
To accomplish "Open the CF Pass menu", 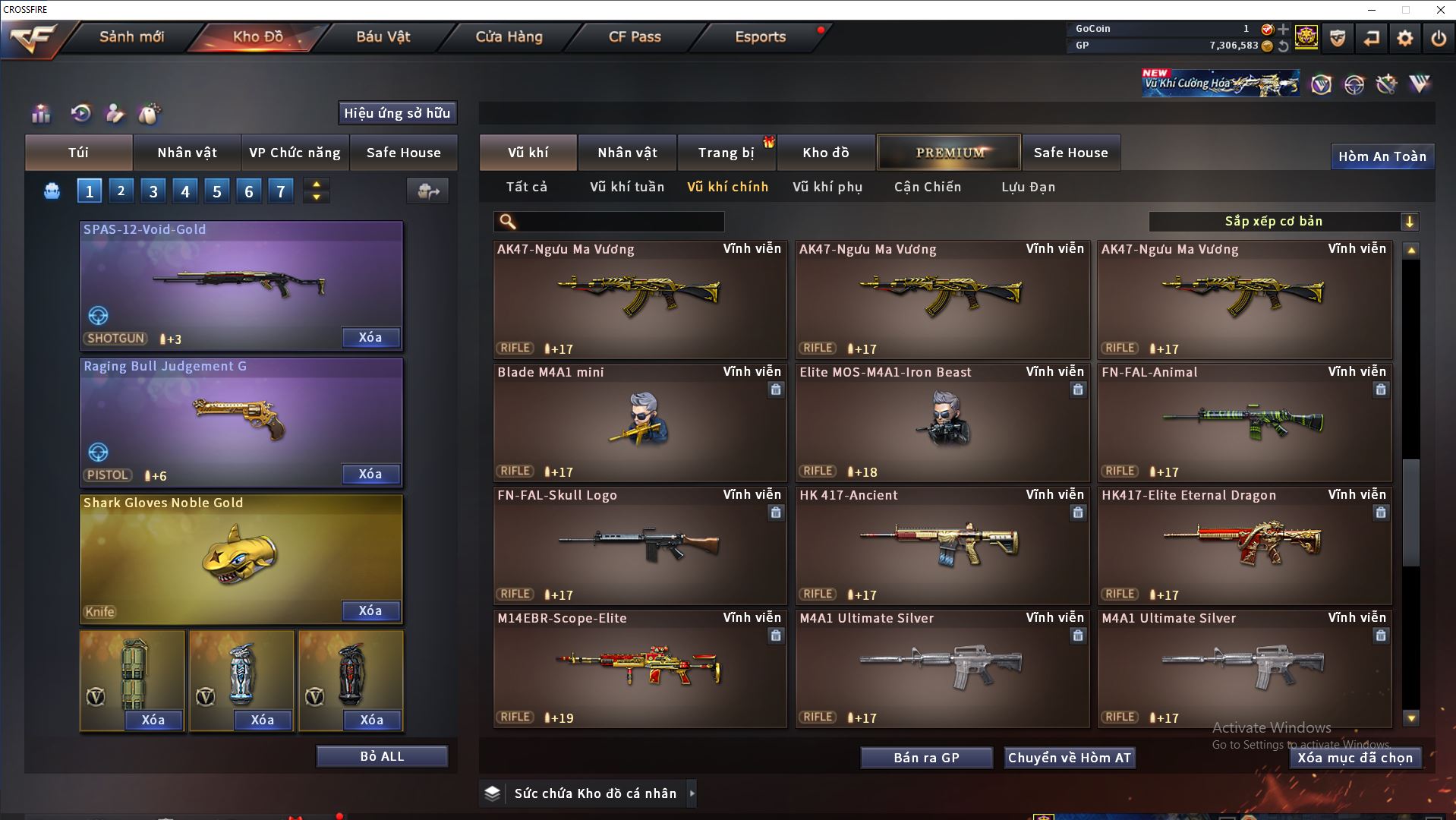I will [x=635, y=36].
